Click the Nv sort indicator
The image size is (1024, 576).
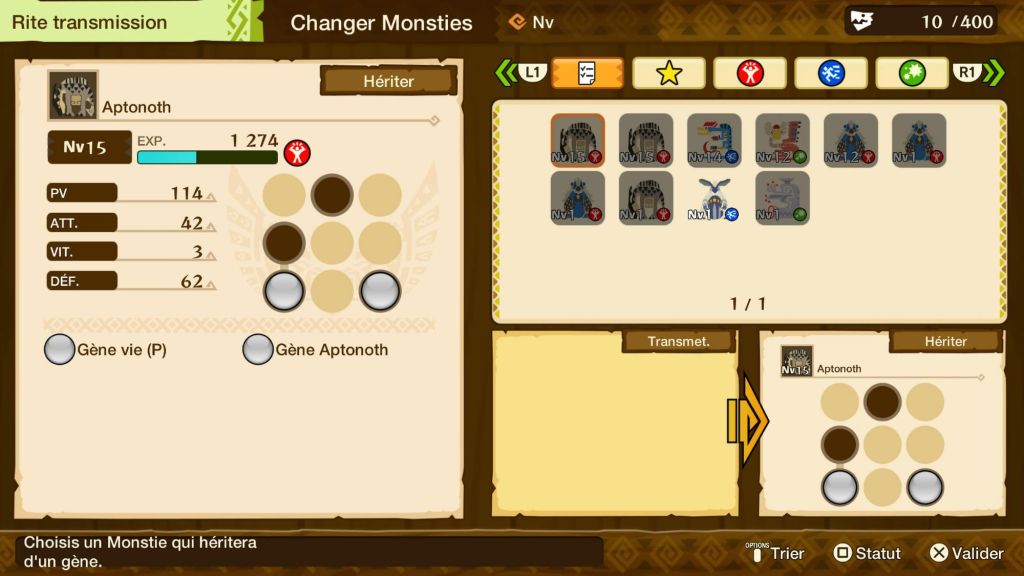532,22
